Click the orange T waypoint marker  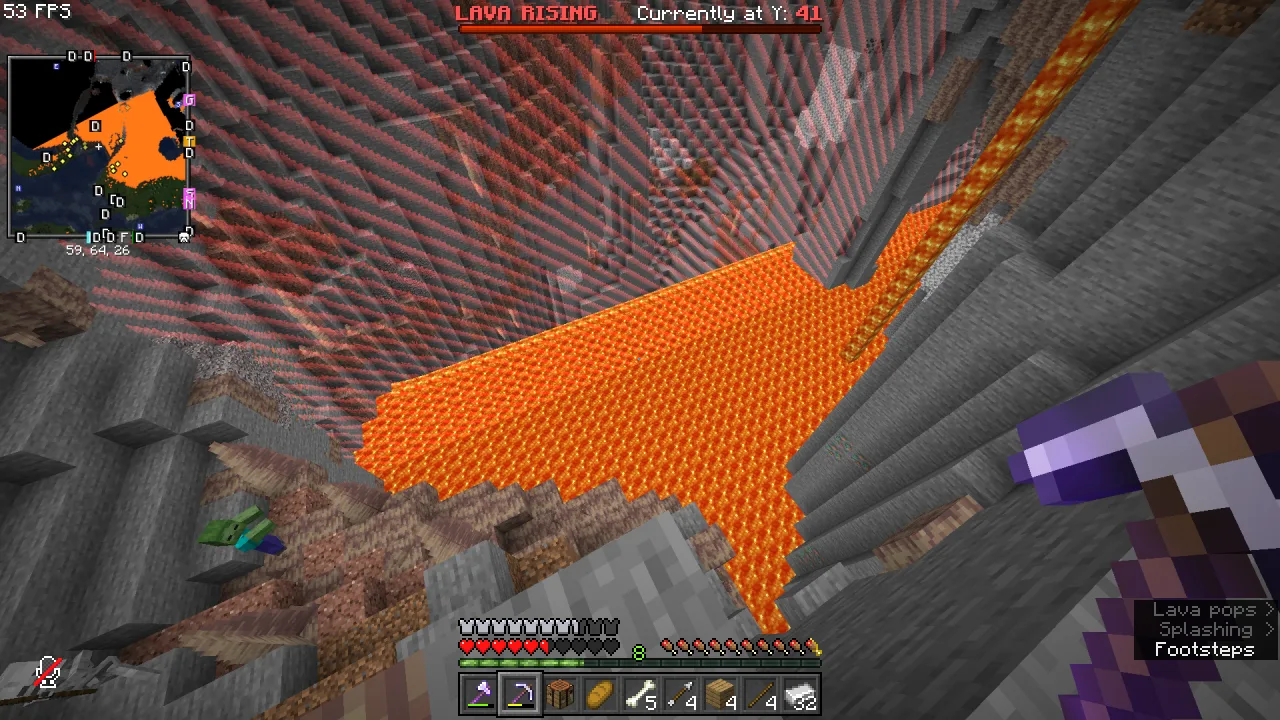click(x=189, y=141)
